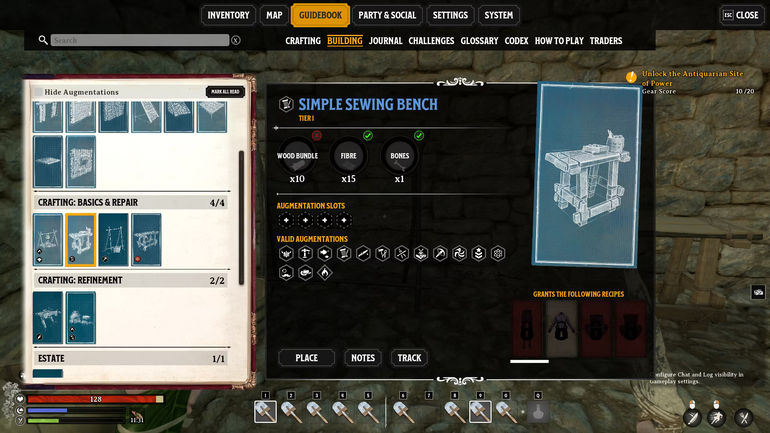Place the Simple Sewing Bench

[307, 358]
